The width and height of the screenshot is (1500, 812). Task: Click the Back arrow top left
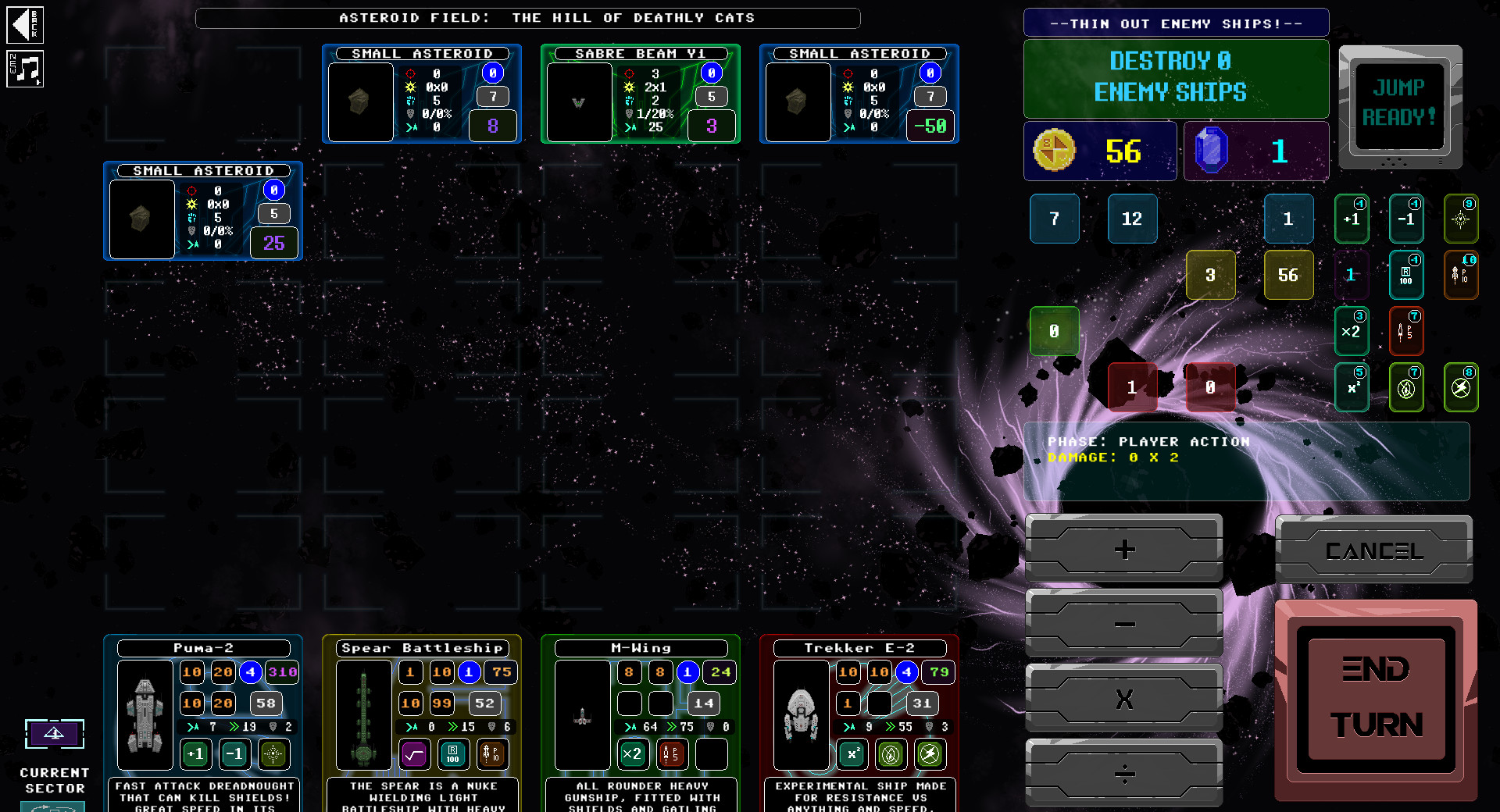[26, 25]
